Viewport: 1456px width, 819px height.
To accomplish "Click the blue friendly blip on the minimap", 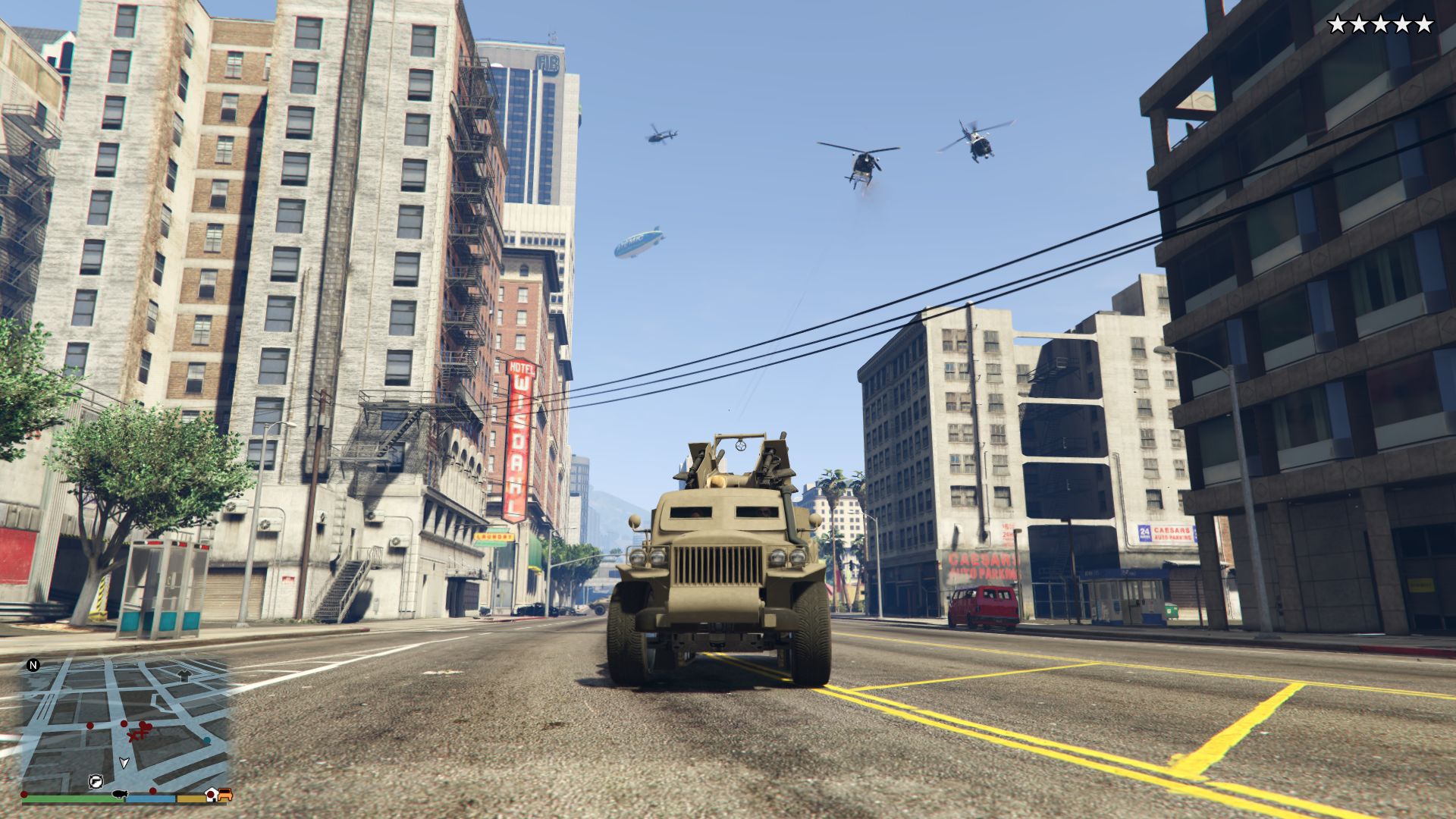I will click(207, 740).
